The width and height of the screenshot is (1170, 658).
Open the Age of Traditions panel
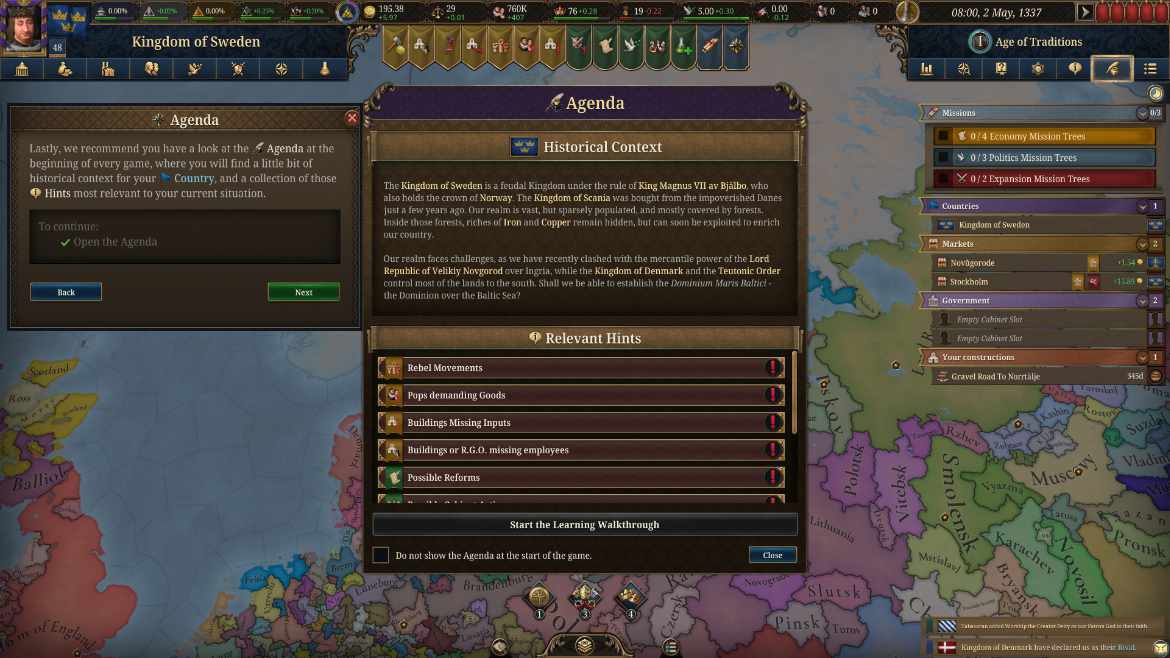click(x=1036, y=42)
